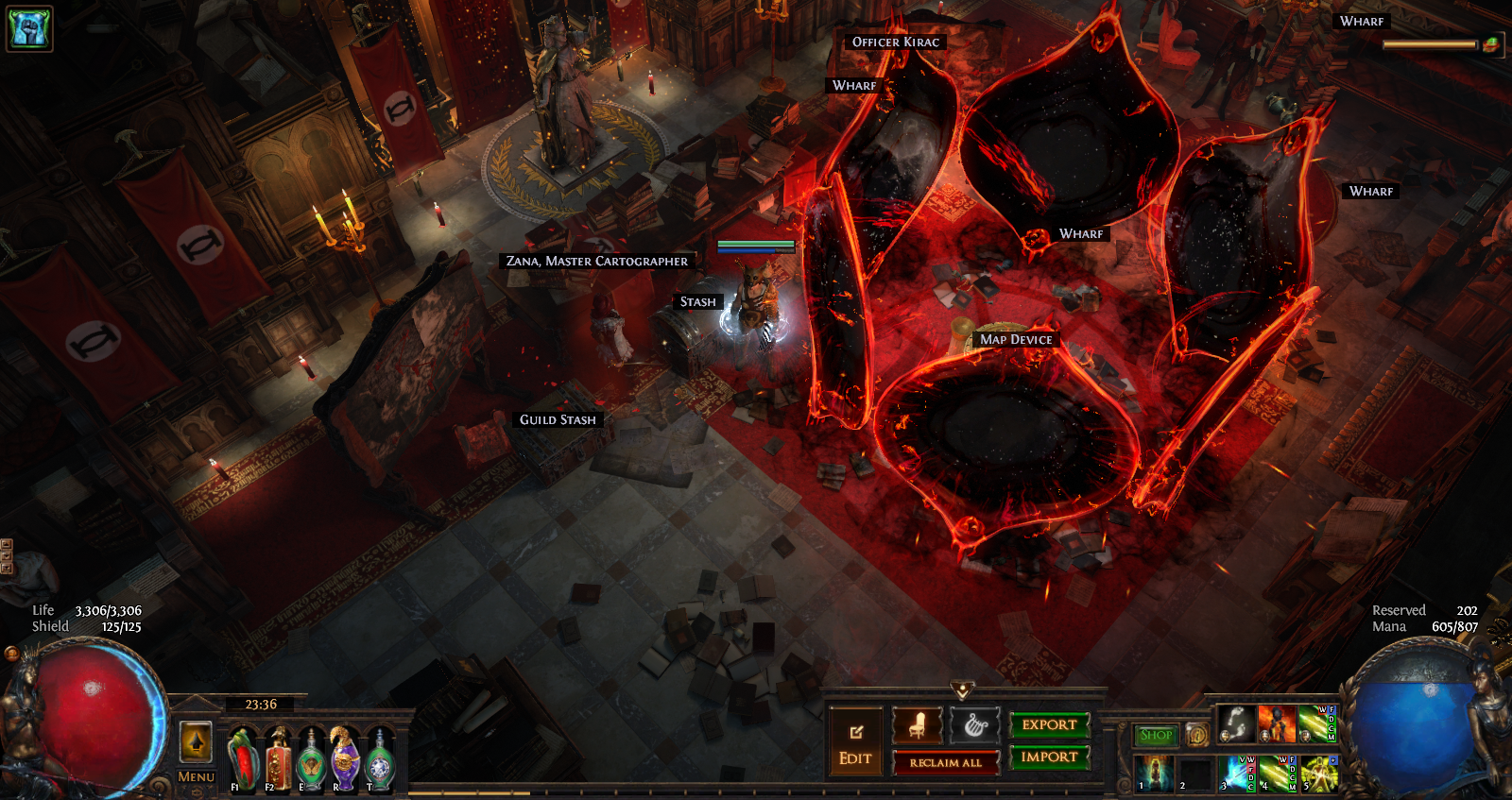Activate the yellow glowing figure skill
This screenshot has width=1512, height=800.
pyautogui.click(x=1318, y=773)
